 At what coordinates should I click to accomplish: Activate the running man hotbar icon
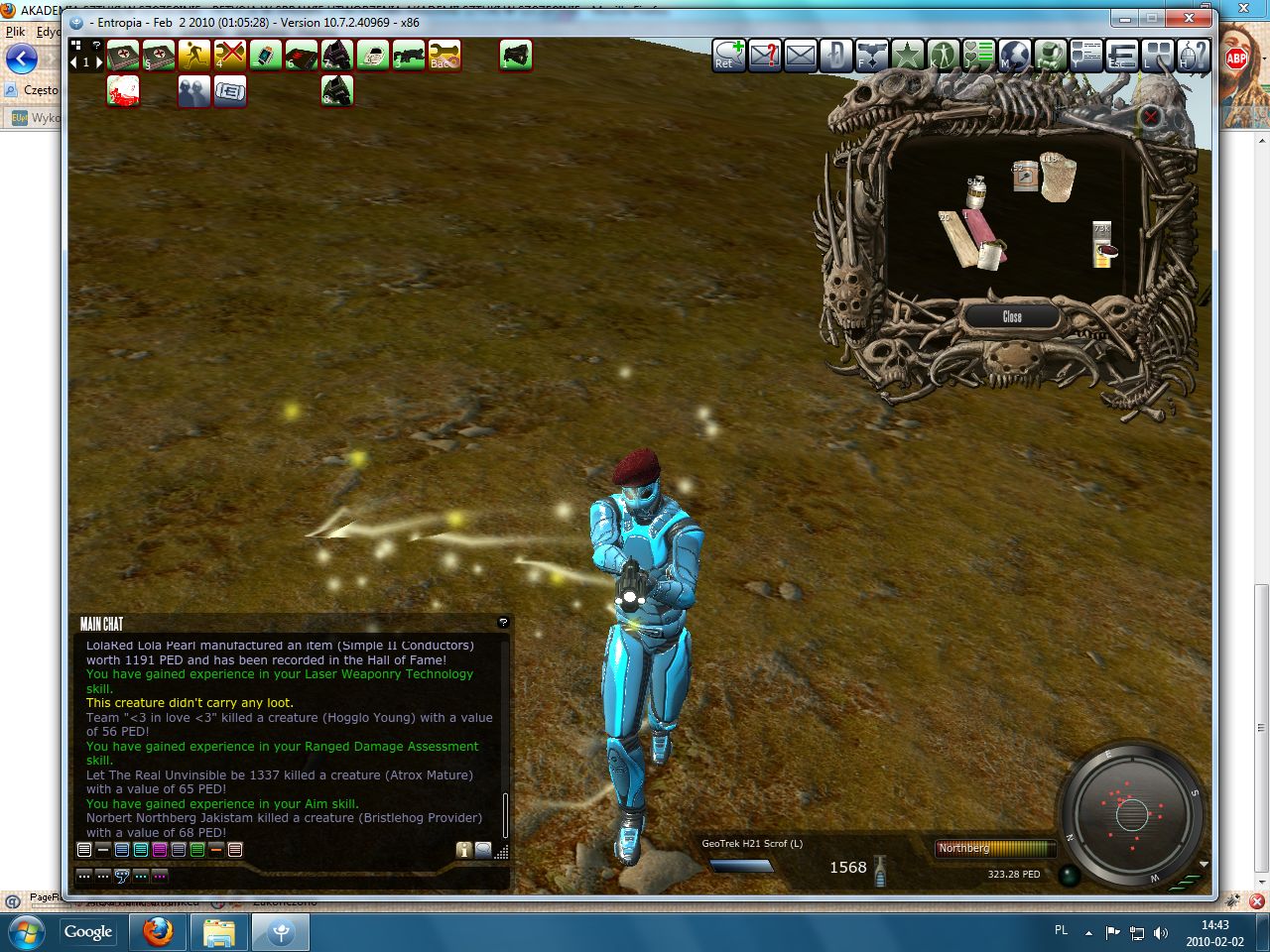(193, 56)
